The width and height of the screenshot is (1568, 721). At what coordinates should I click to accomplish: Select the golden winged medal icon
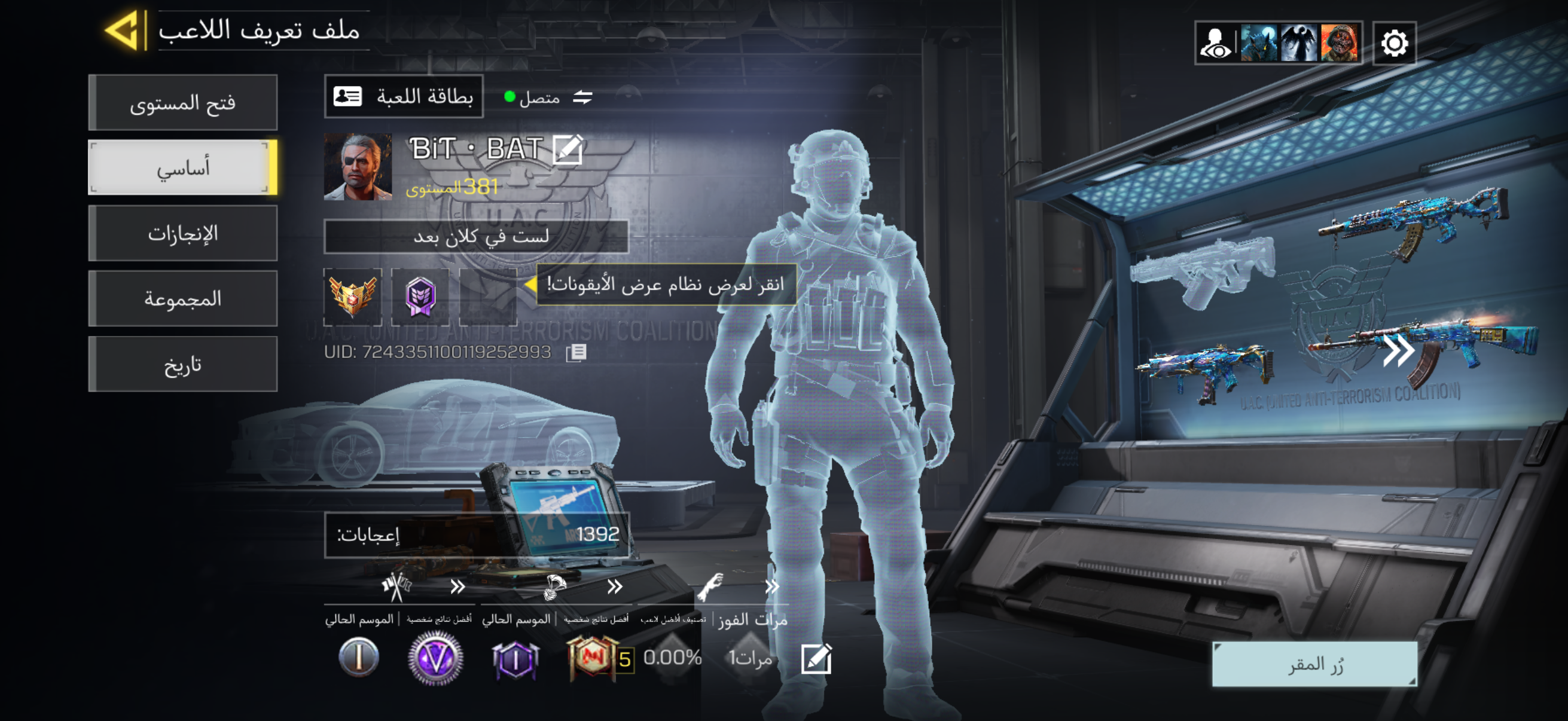point(352,297)
